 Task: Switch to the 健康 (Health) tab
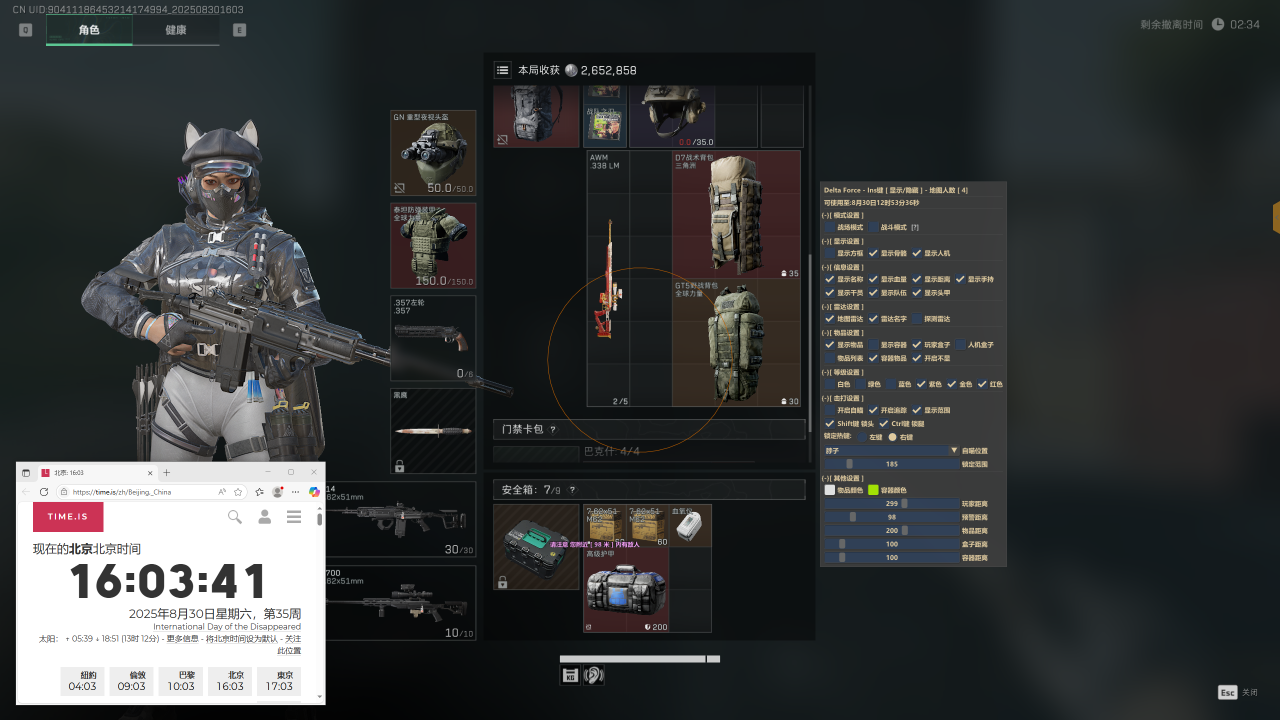pos(176,30)
